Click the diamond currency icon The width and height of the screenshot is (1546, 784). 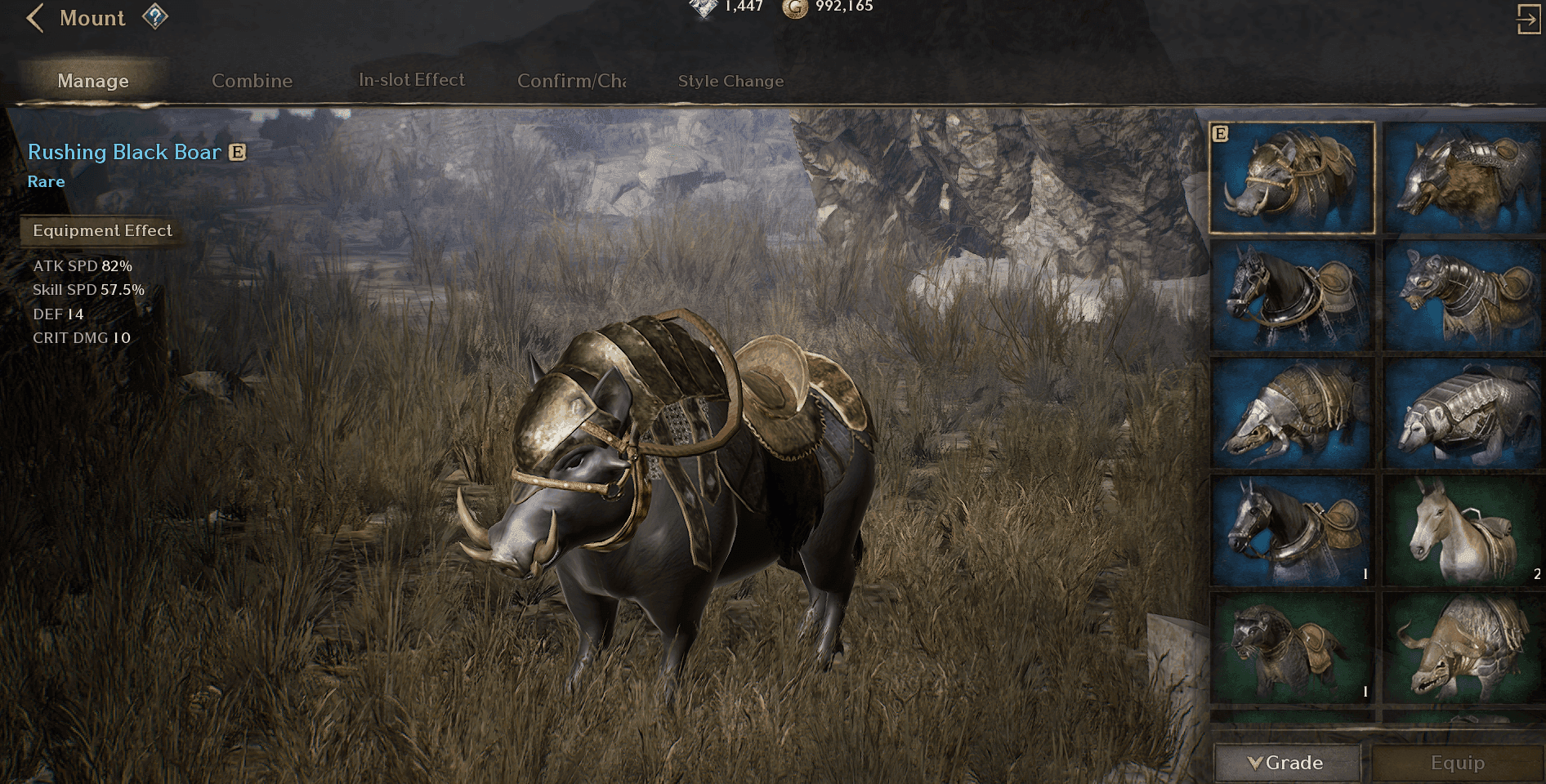701,7
